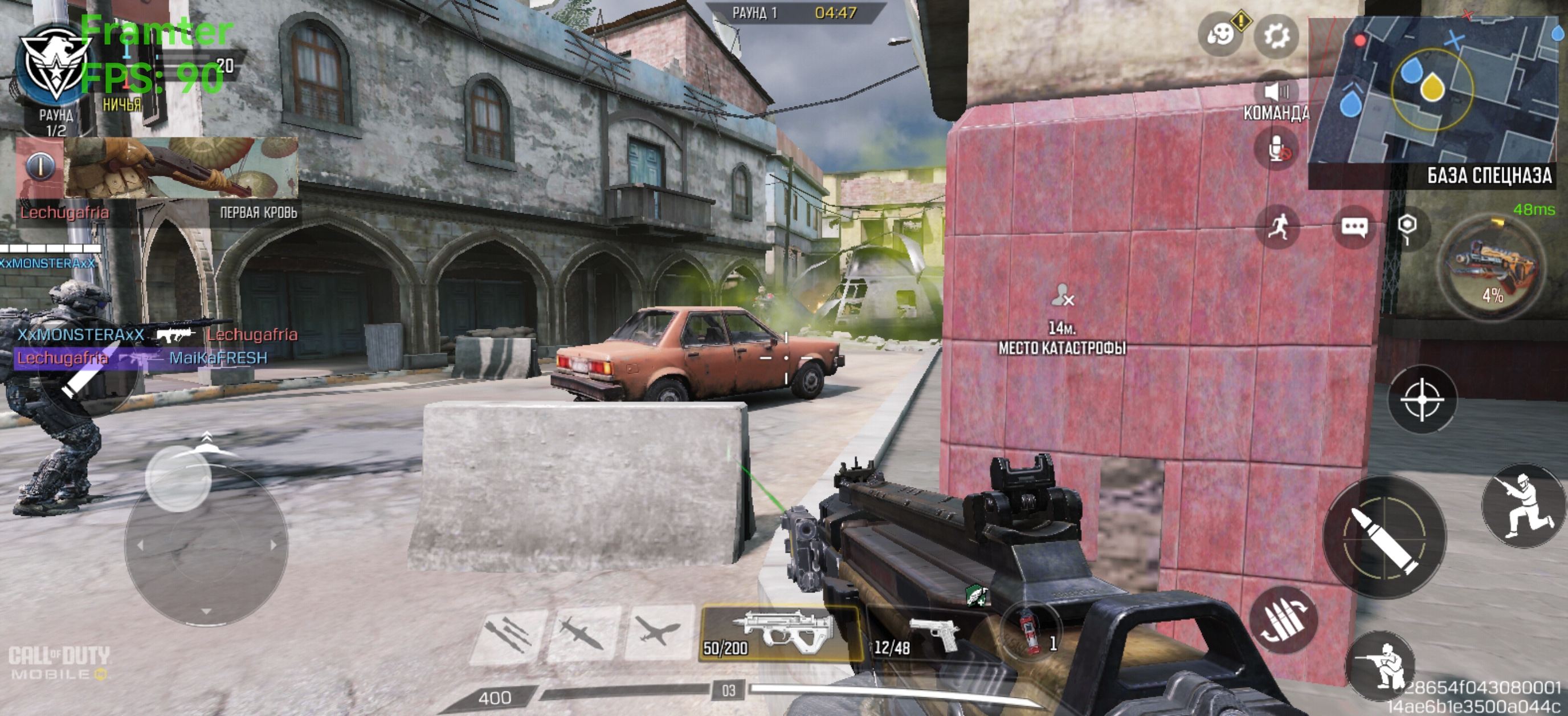1568x716 pixels.
Task: Reload with the bullets reload button
Action: pos(1283,620)
